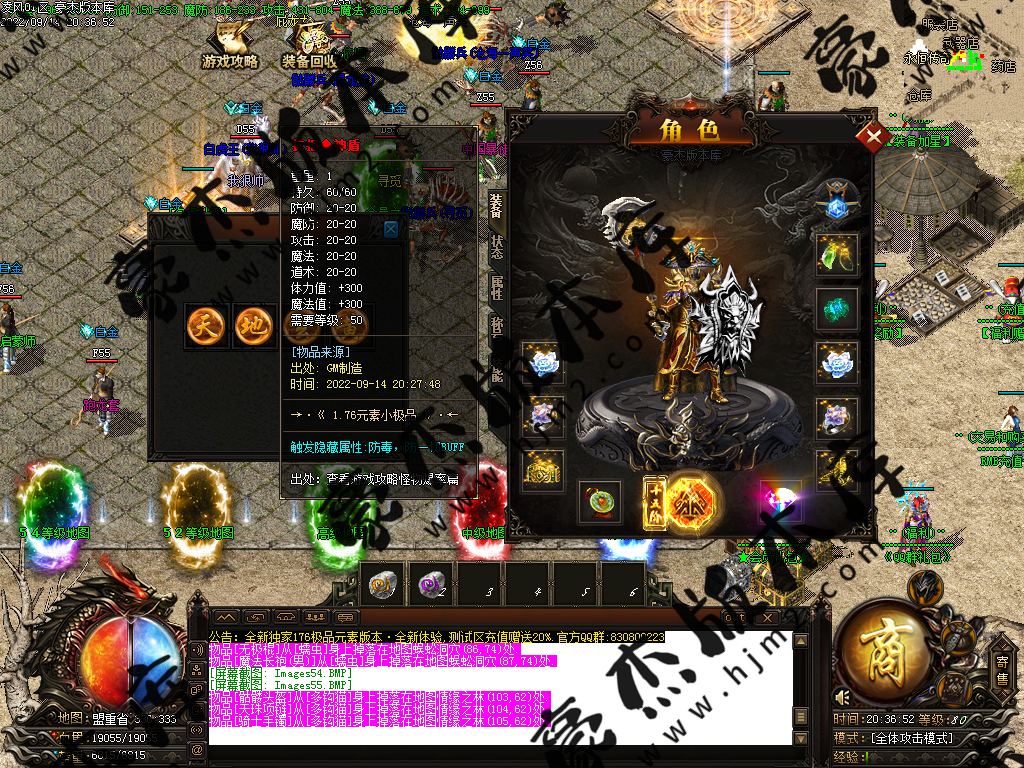Open the 游戏攻略 game guide
This screenshot has height=768, width=1024.
[x=231, y=48]
